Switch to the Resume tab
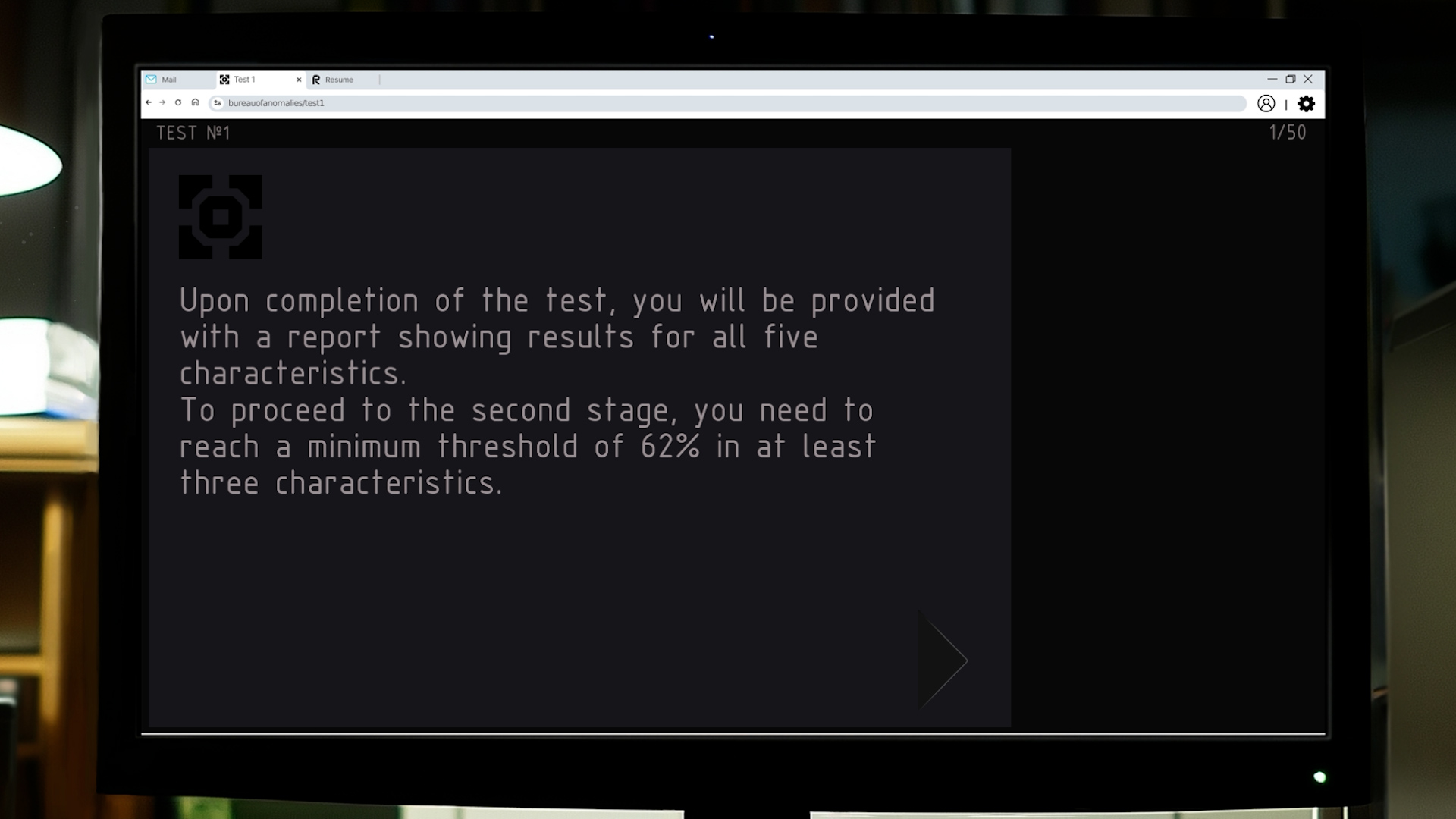Image resolution: width=1456 pixels, height=819 pixels. click(339, 79)
